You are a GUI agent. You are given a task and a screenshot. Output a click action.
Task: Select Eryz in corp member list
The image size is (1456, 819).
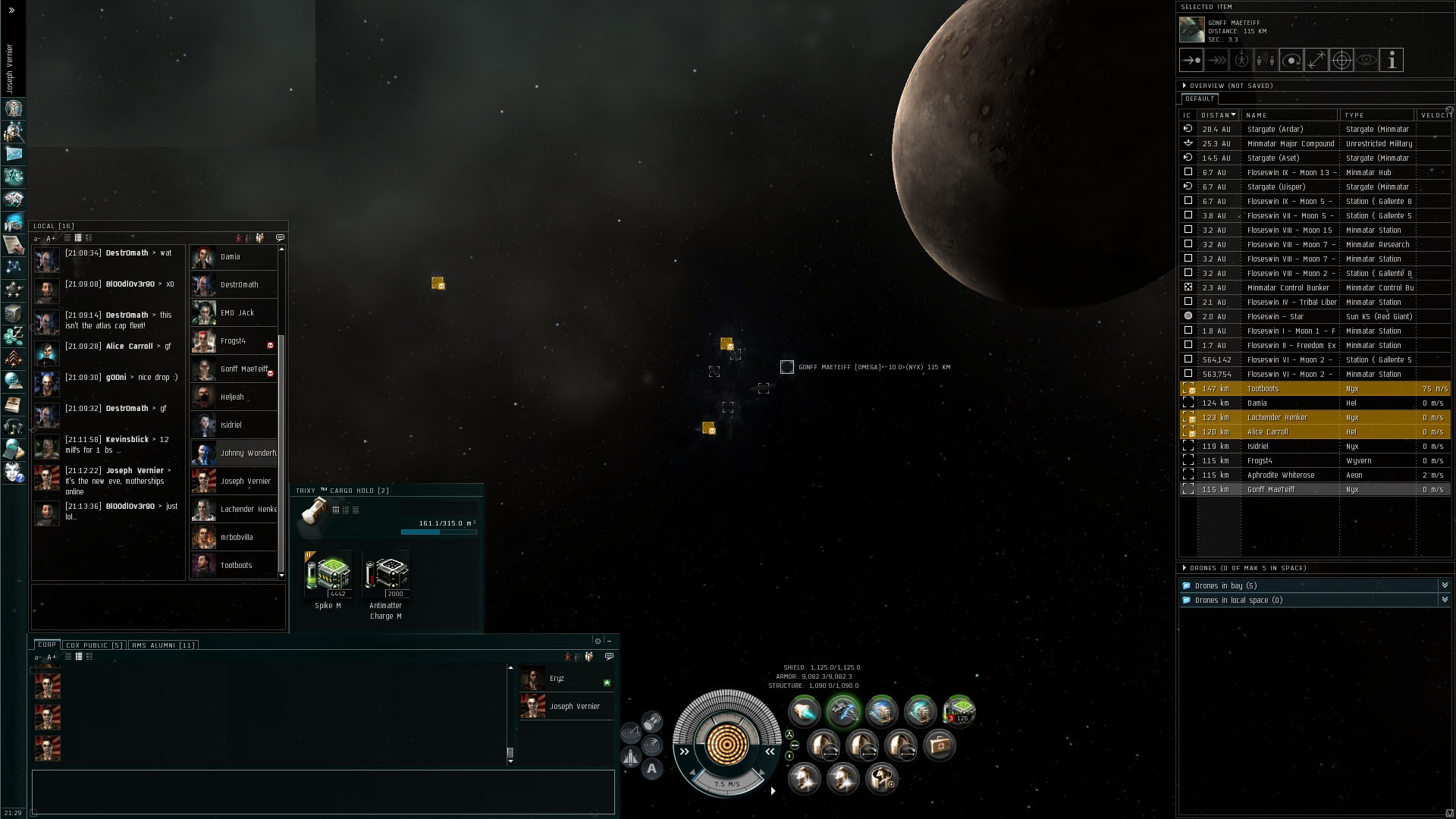(x=557, y=679)
